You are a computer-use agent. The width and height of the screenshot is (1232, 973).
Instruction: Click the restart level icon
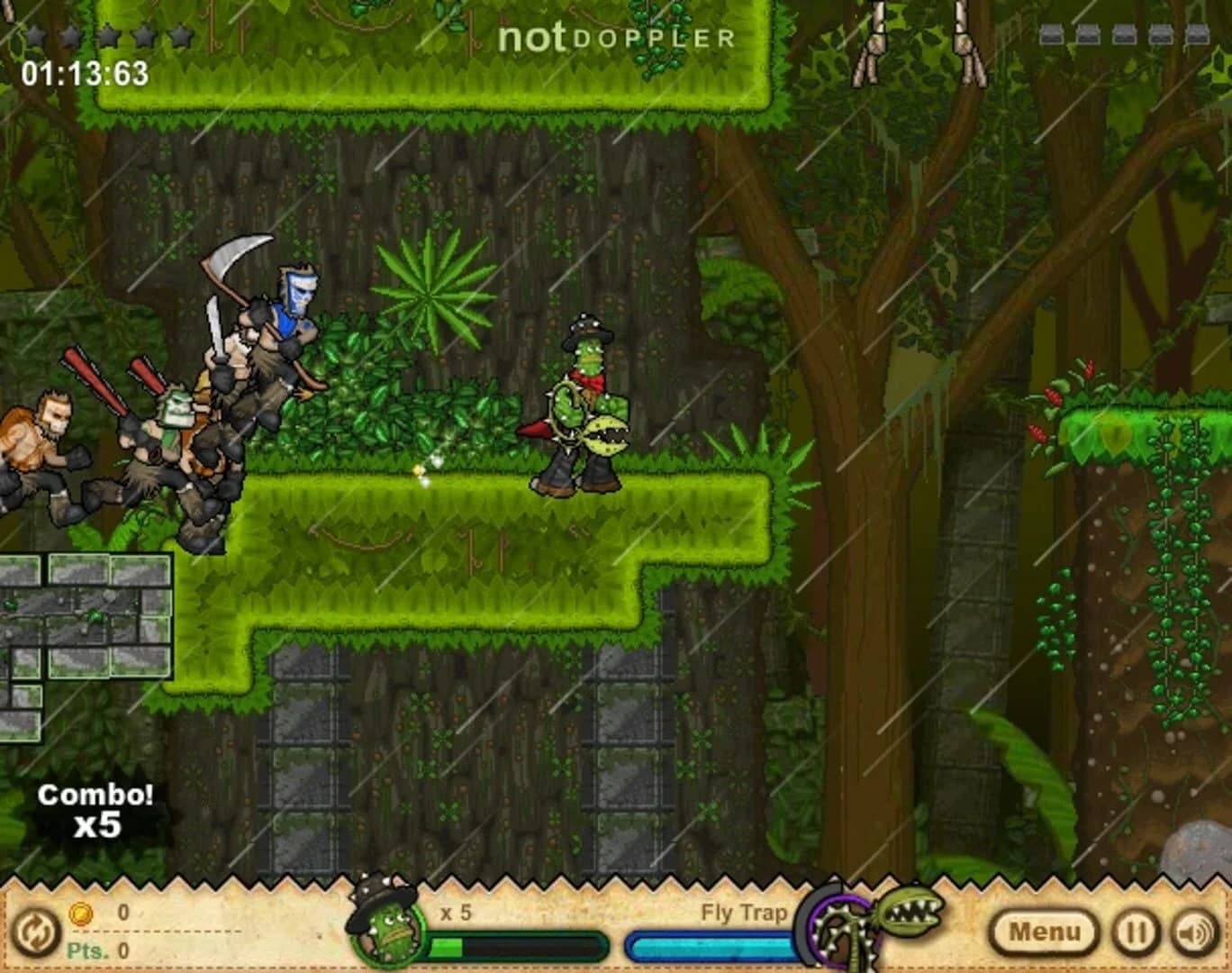pos(34,932)
